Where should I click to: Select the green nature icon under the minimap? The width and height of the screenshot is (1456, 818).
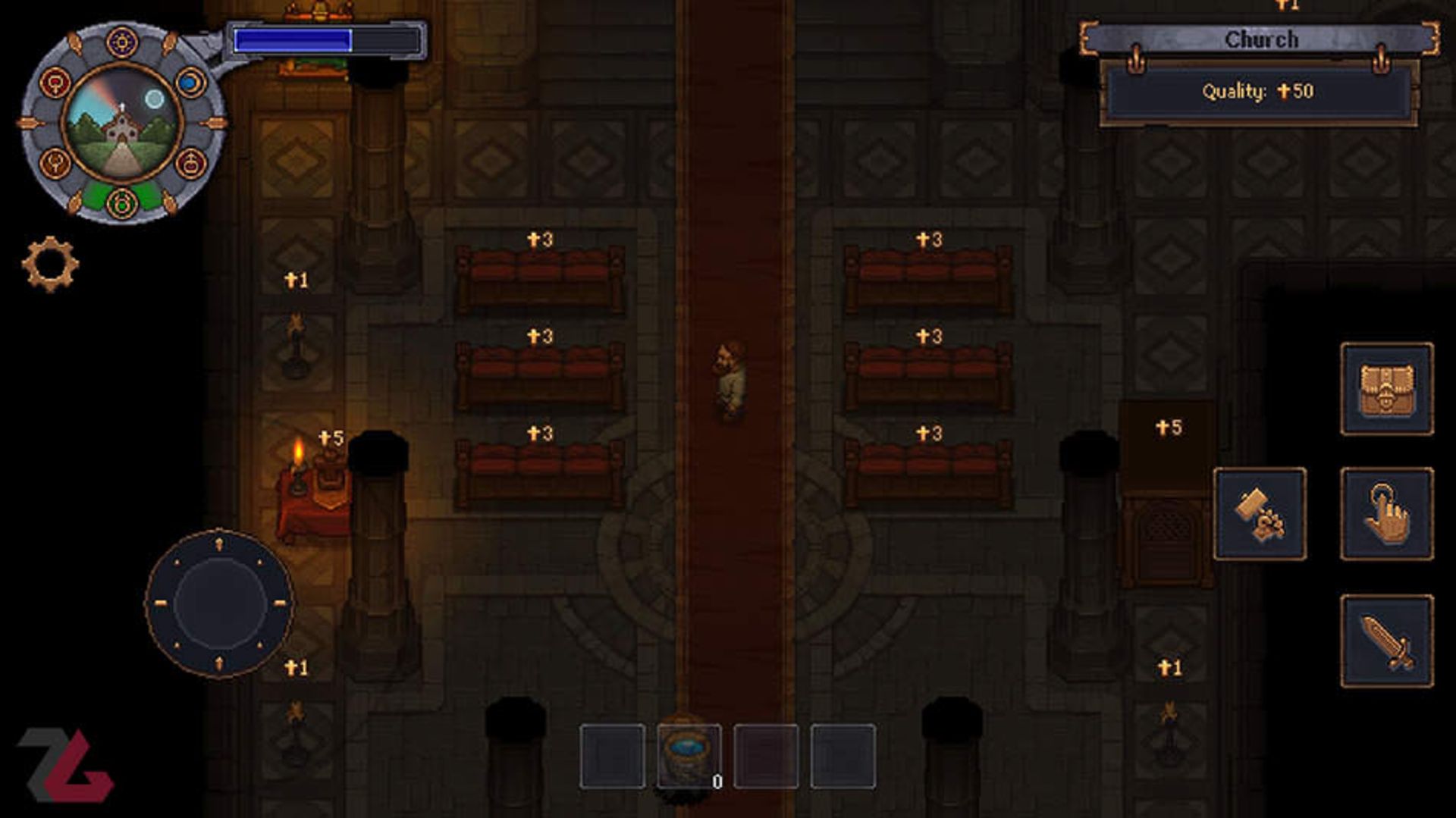coord(121,203)
